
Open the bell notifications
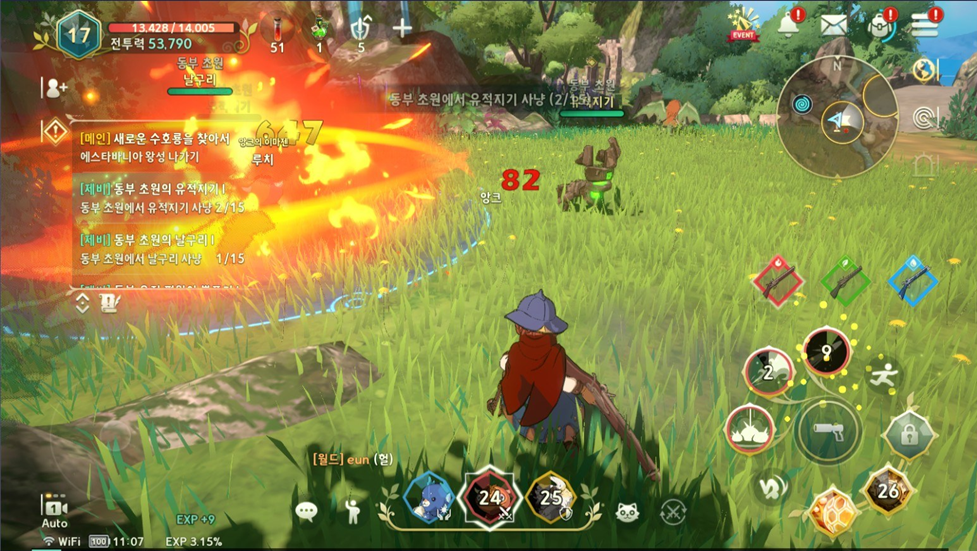pos(788,26)
